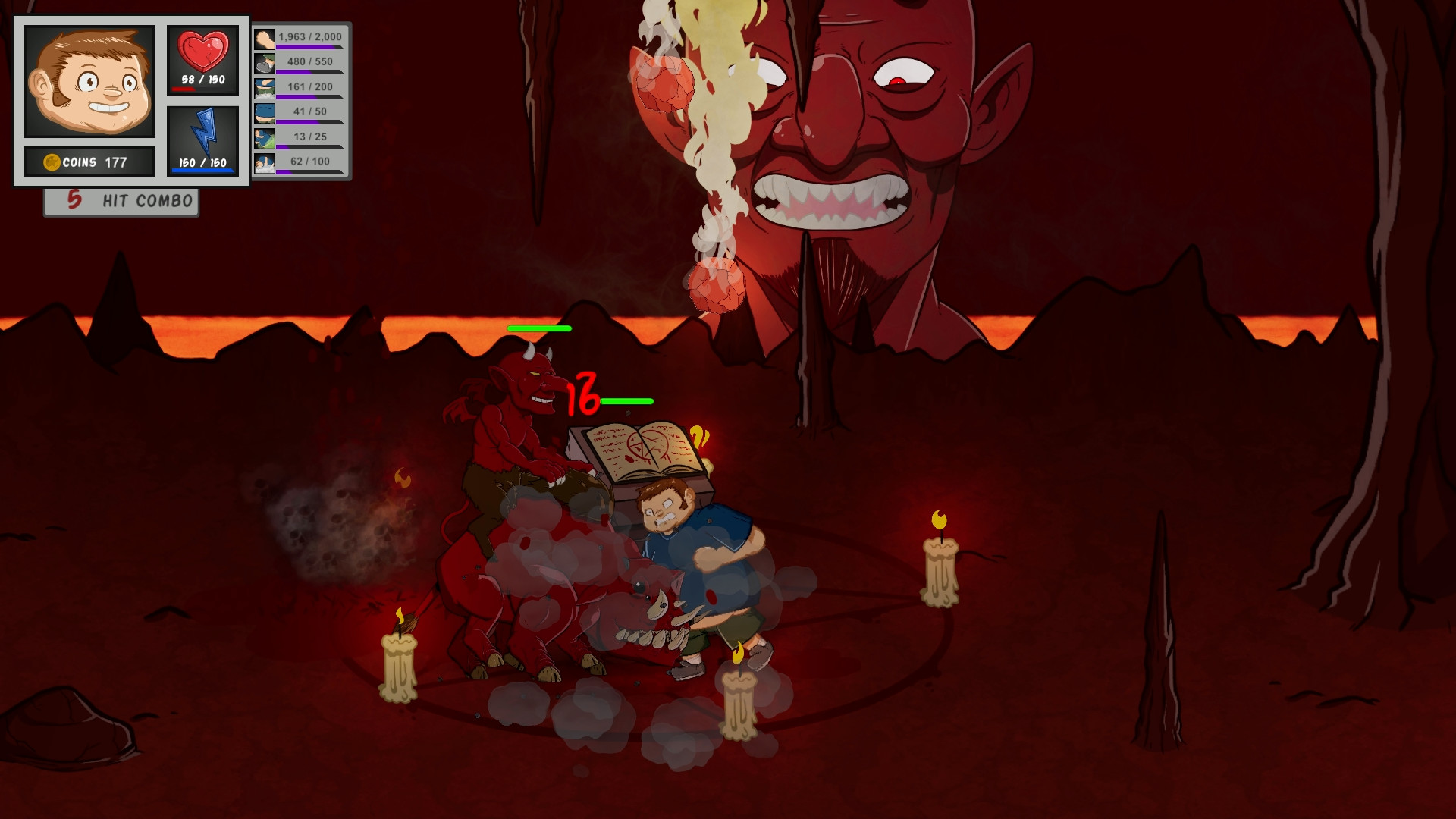
Task: Click the green health bar above the imp
Action: click(x=539, y=328)
